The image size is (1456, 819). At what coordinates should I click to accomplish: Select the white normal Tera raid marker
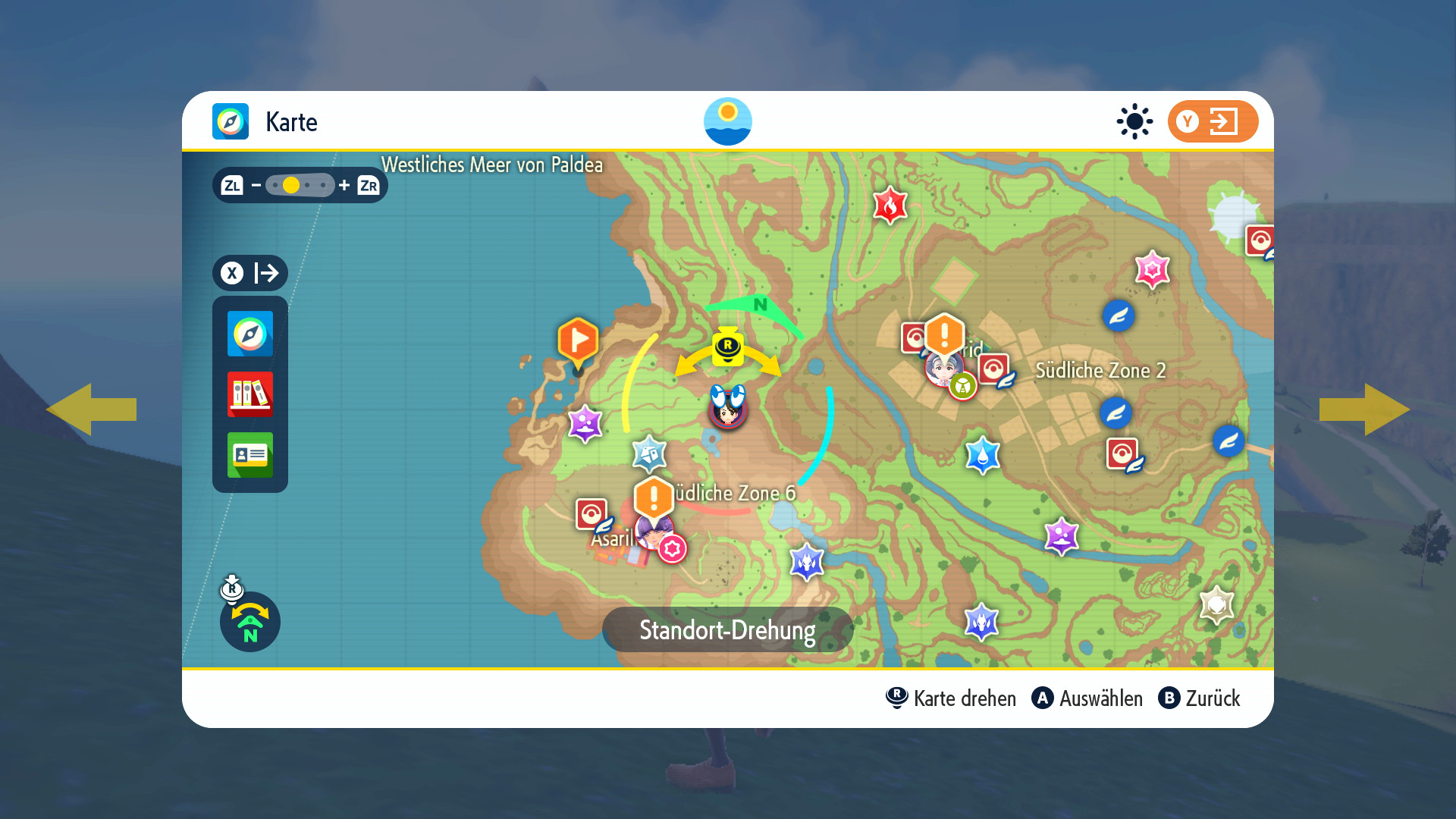click(1216, 604)
